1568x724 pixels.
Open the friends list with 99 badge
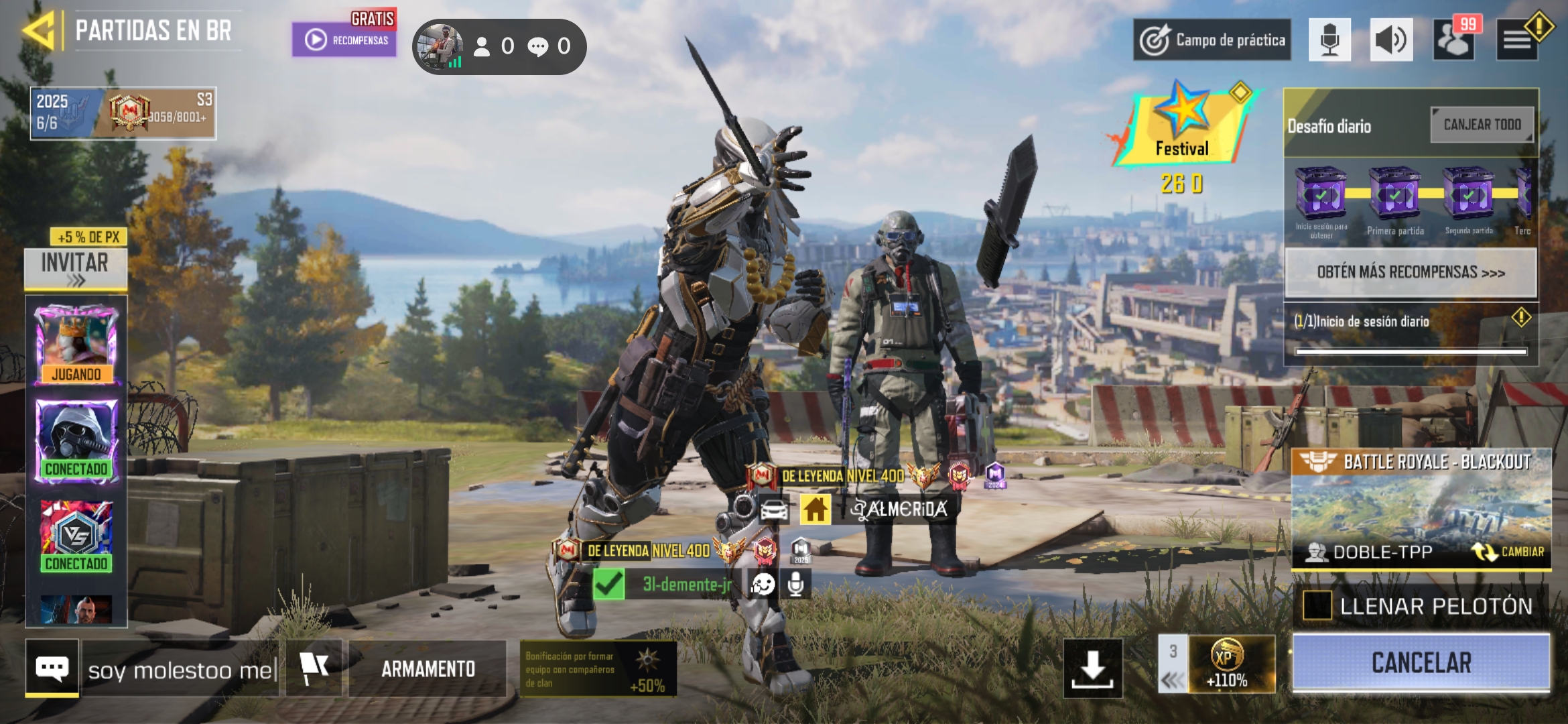pos(1453,40)
